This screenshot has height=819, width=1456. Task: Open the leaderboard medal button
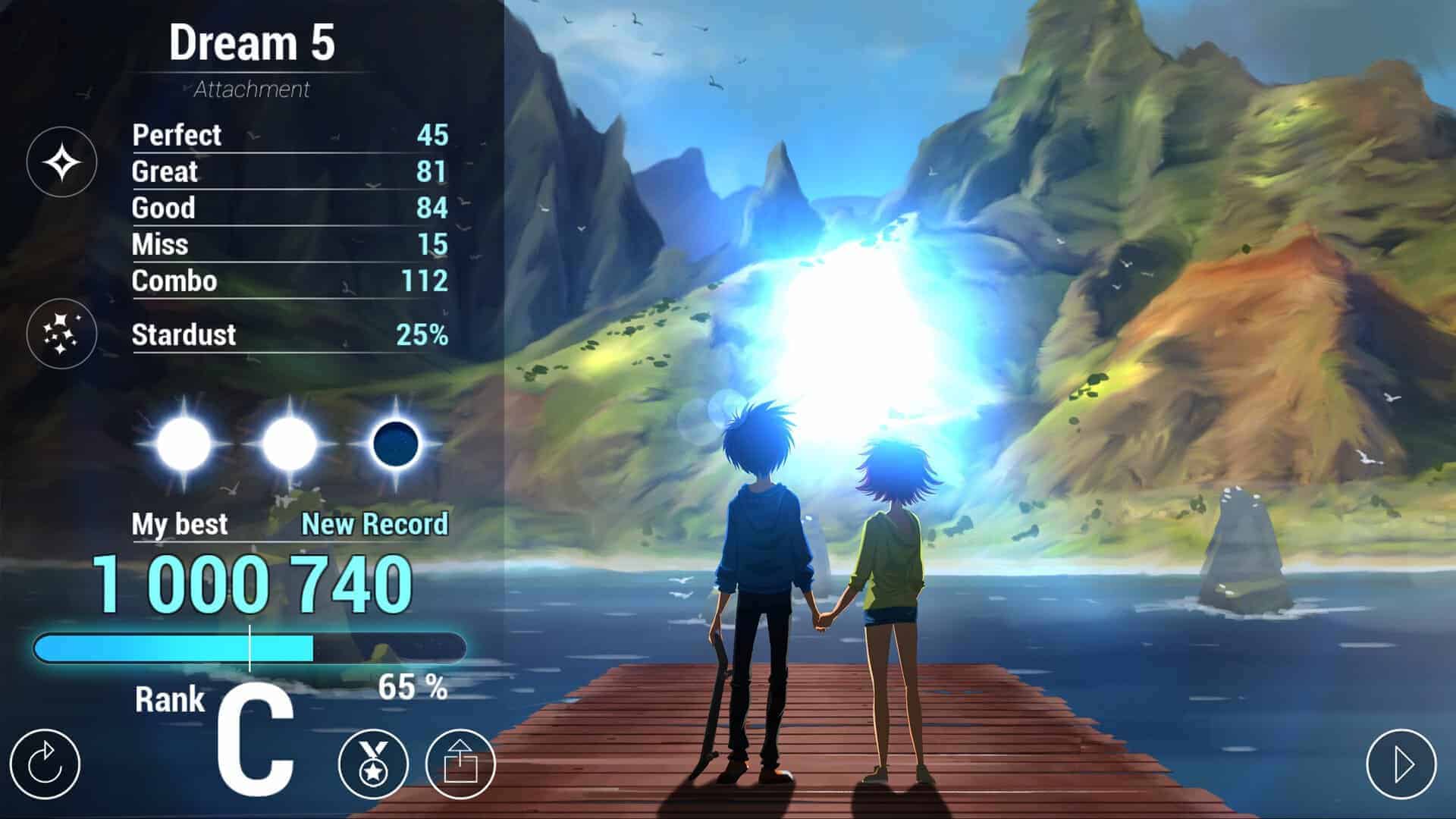(x=373, y=764)
